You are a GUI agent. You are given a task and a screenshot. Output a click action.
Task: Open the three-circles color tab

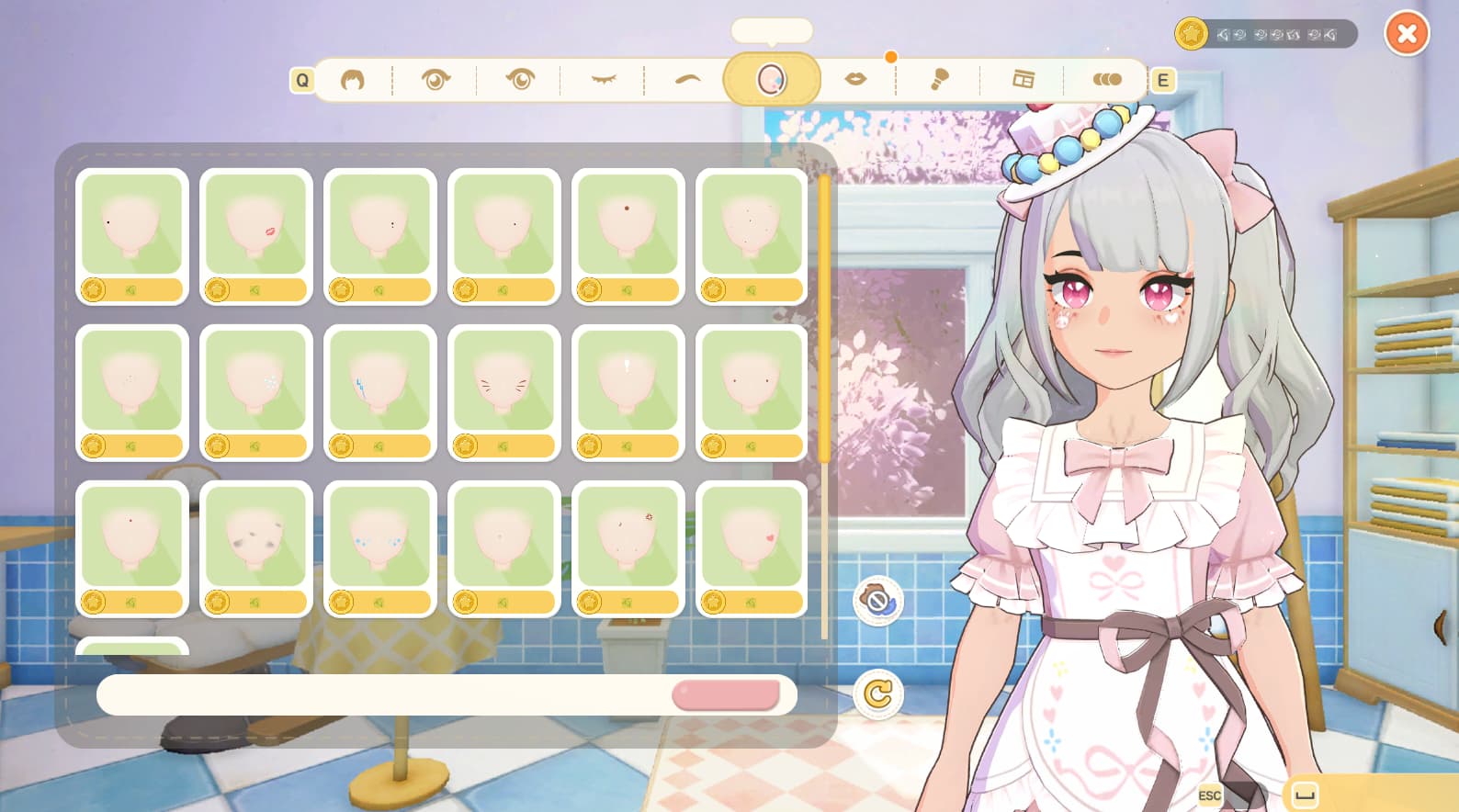tap(1106, 80)
